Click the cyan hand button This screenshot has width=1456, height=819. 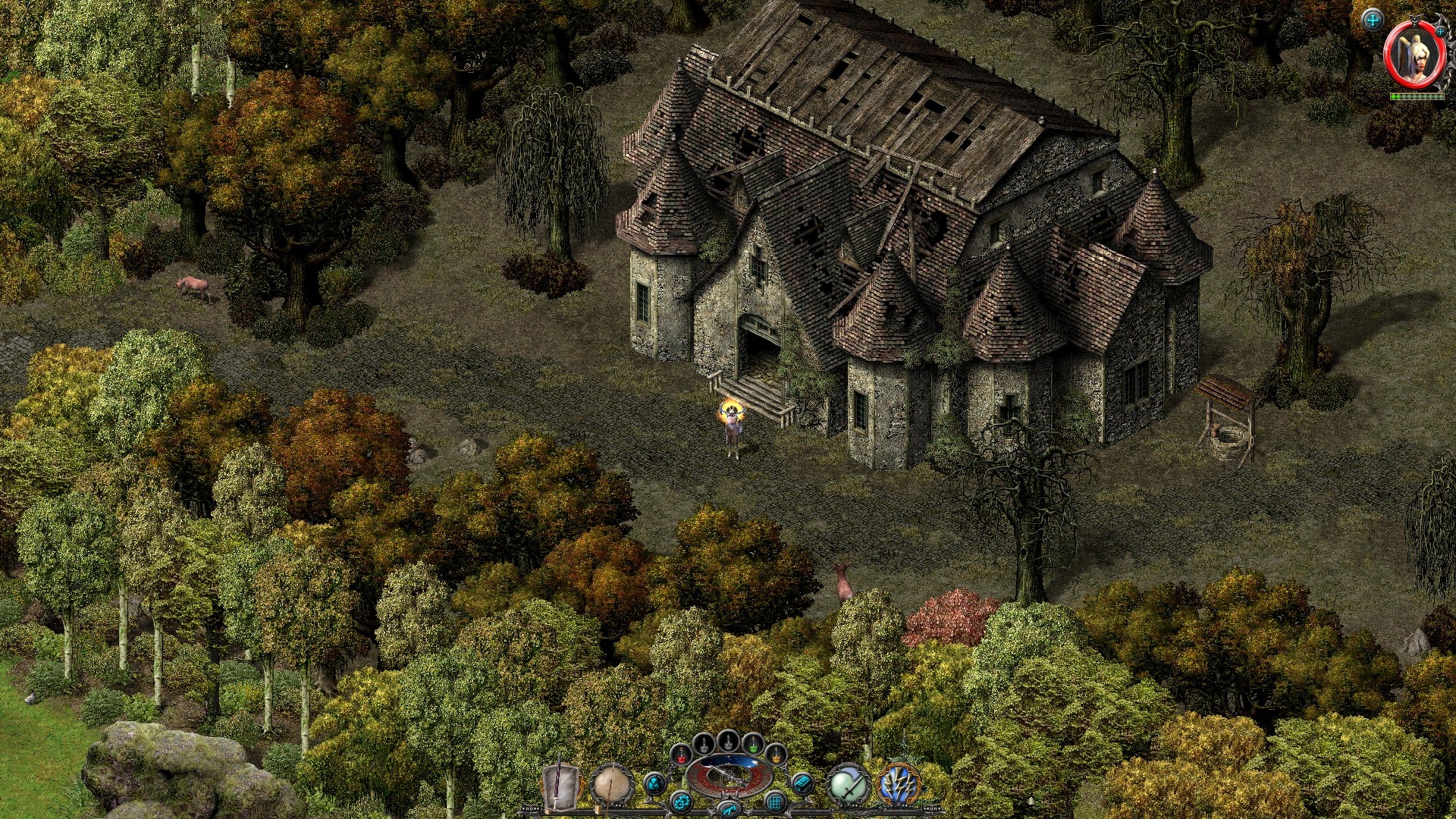click(728, 809)
